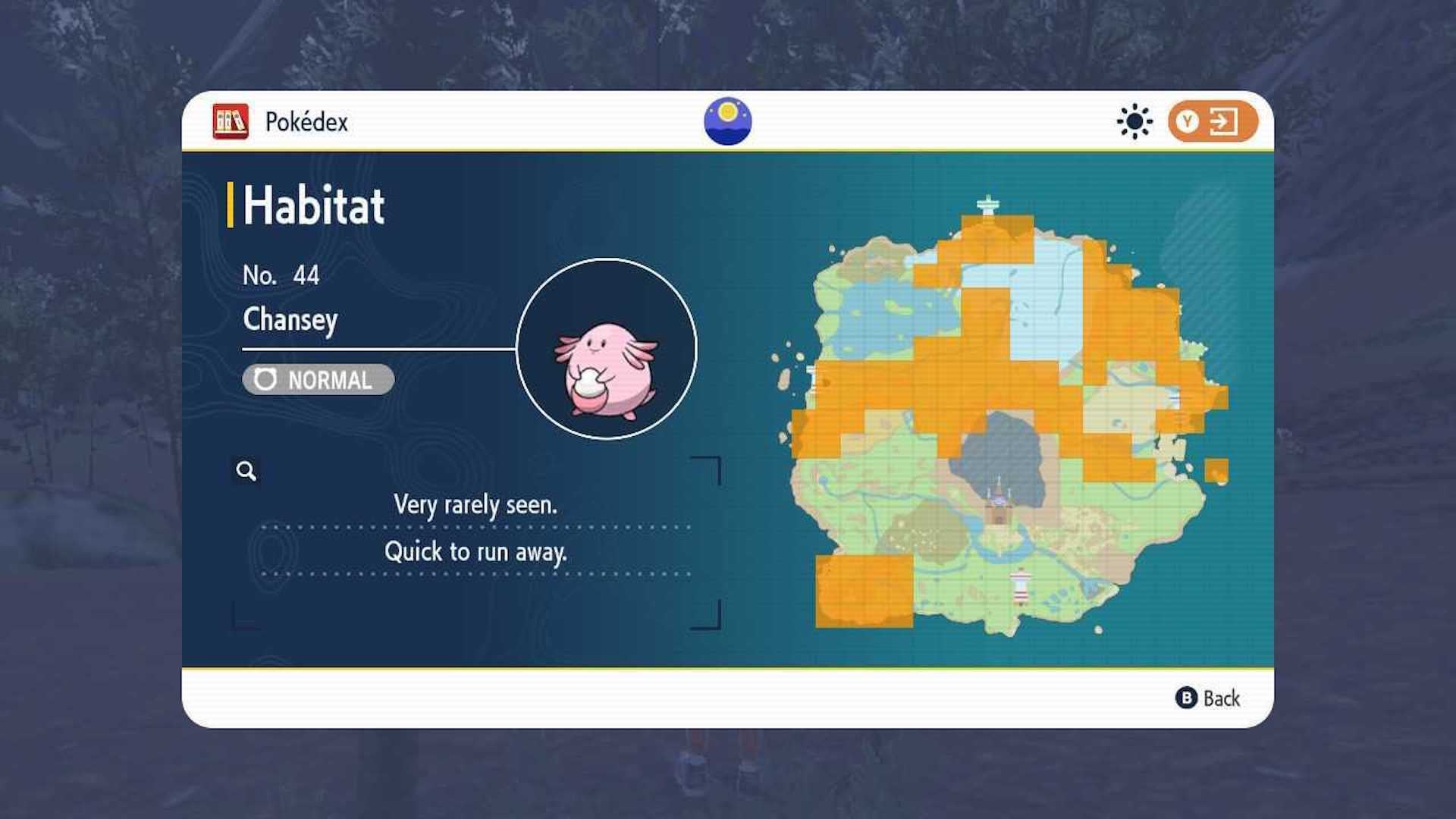Select the underlined Chansey name

(290, 320)
